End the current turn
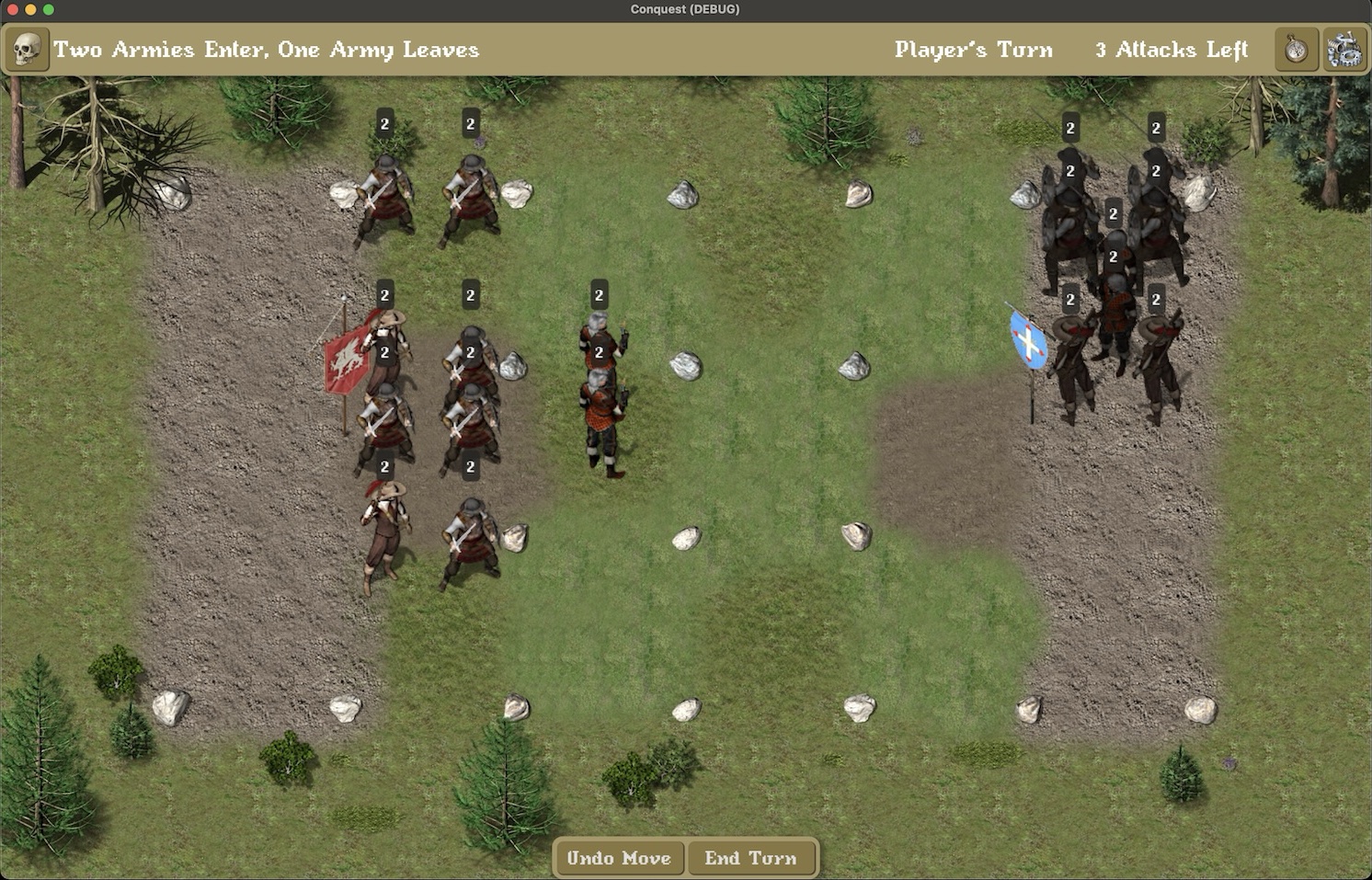Viewport: 1372px width, 880px height. [750, 858]
